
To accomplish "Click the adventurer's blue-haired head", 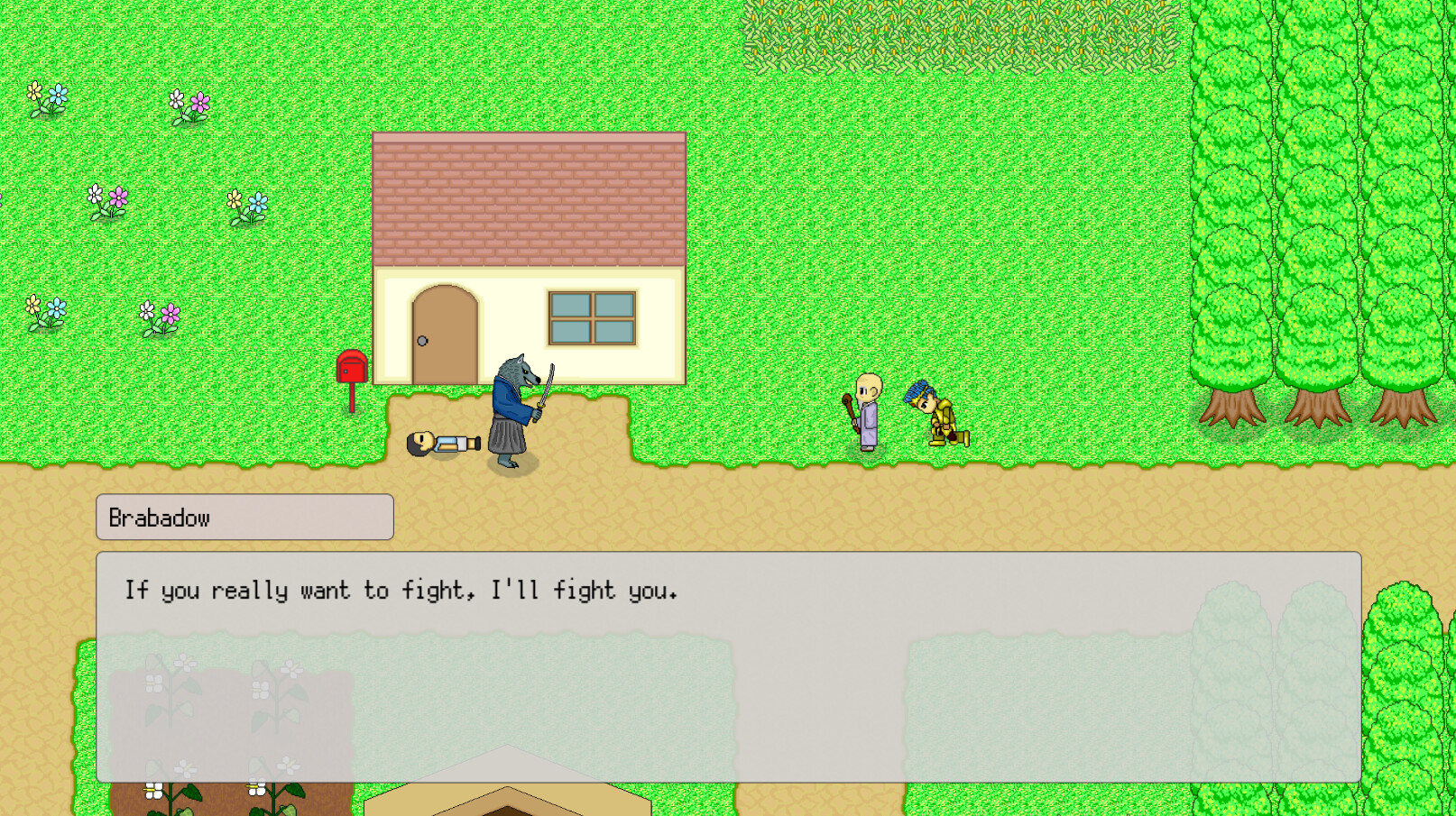I will [x=922, y=397].
